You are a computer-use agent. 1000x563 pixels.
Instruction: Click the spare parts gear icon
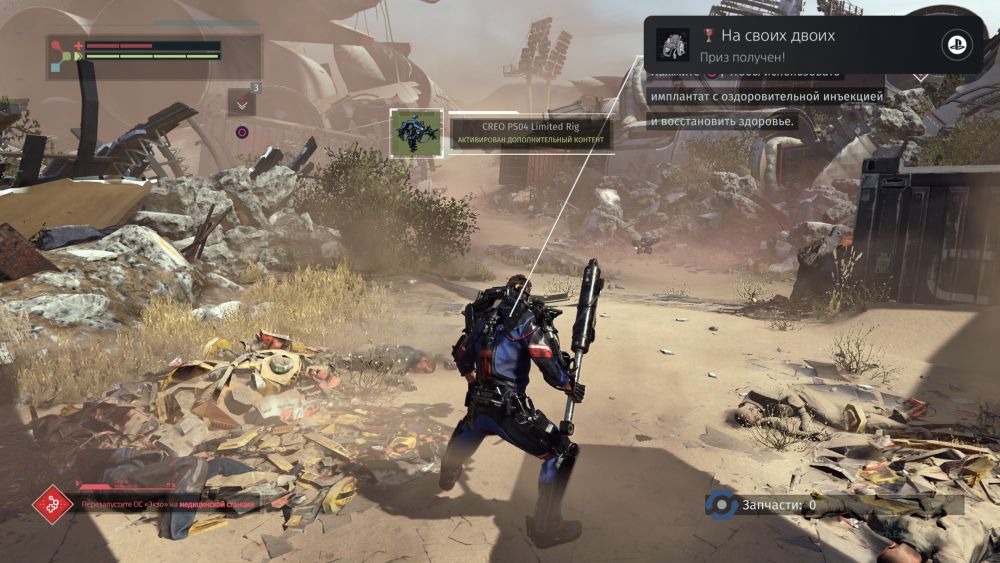(720, 505)
